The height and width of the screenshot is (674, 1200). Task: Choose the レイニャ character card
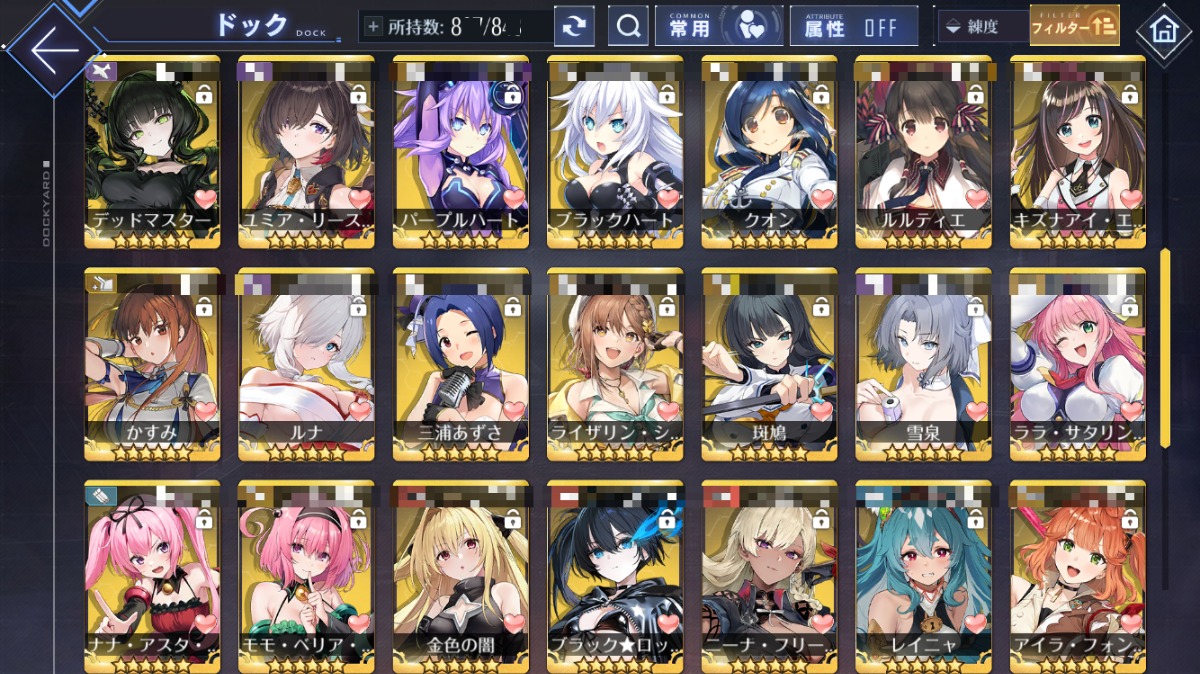923,574
